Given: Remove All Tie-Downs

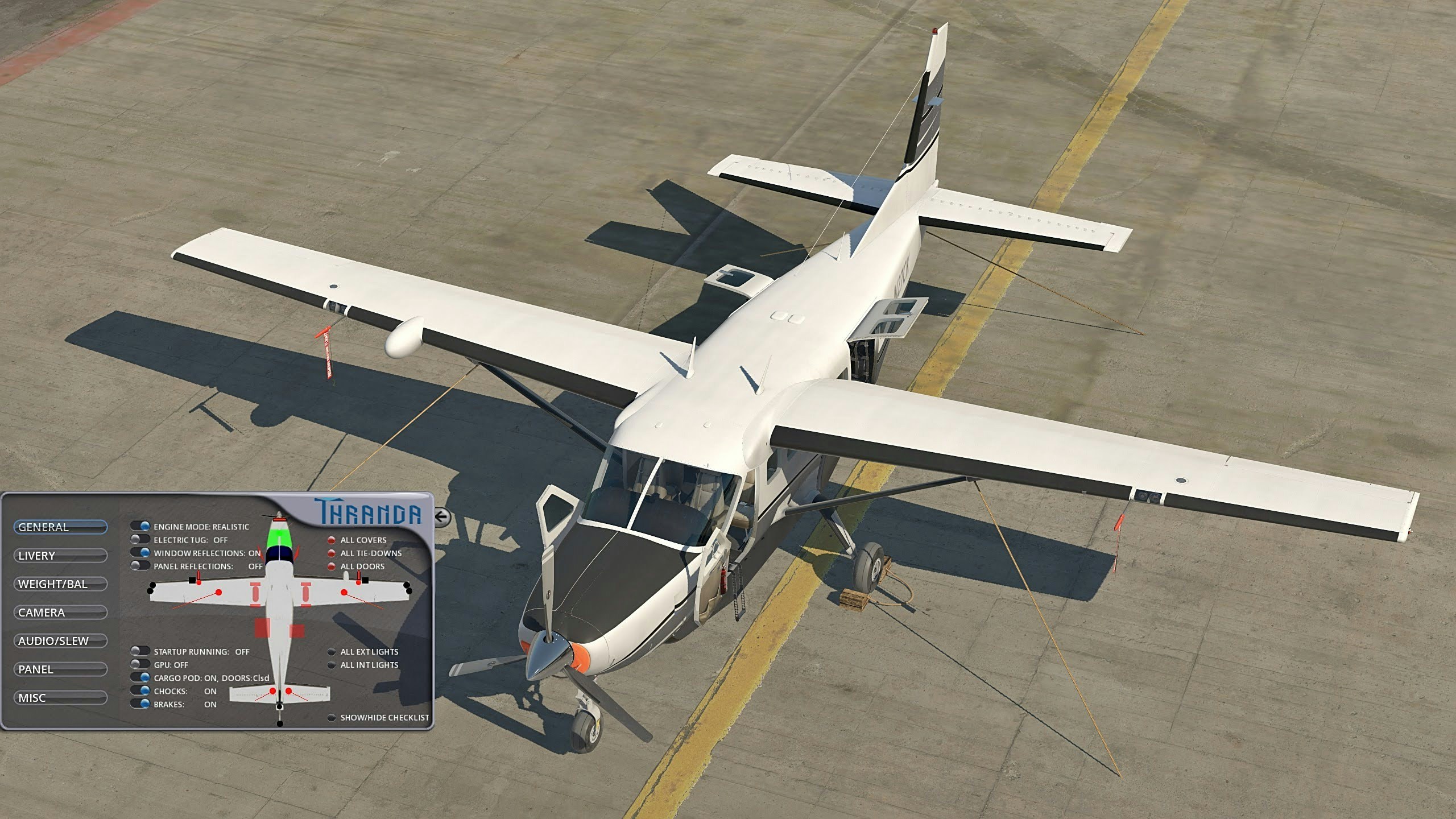Looking at the screenshot, I should click(331, 553).
